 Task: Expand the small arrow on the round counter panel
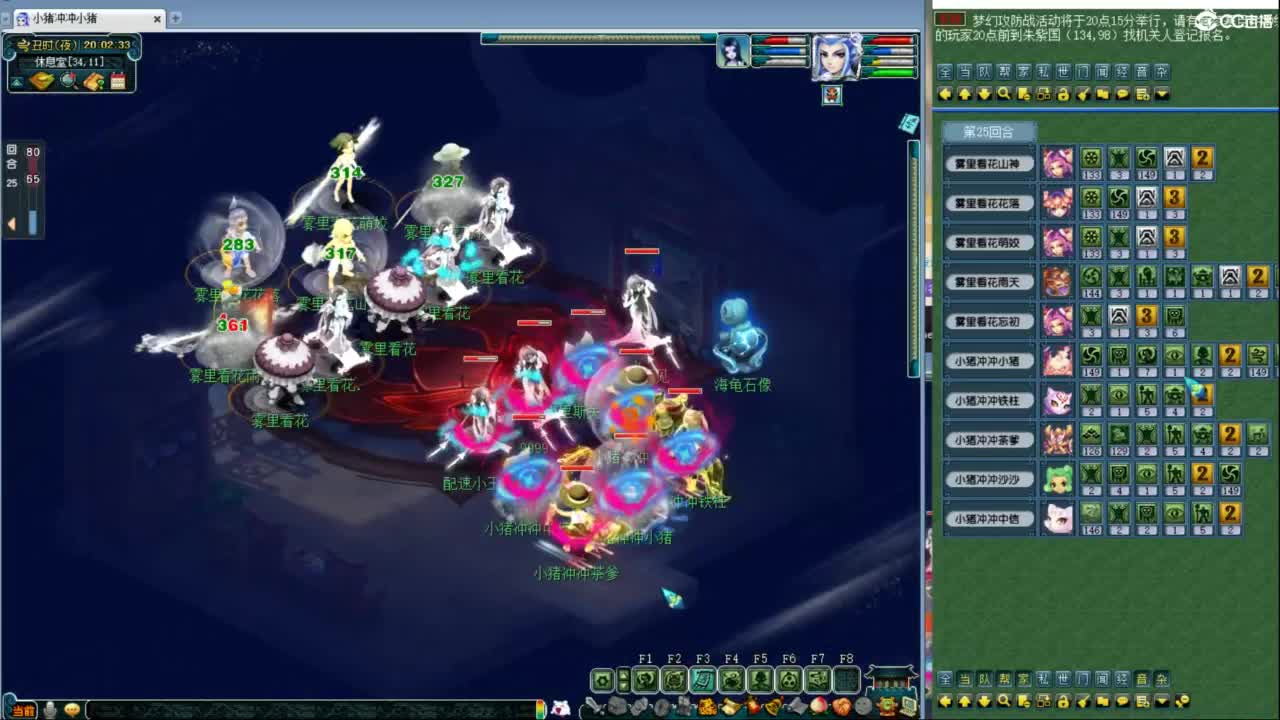pyautogui.click(x=12, y=222)
